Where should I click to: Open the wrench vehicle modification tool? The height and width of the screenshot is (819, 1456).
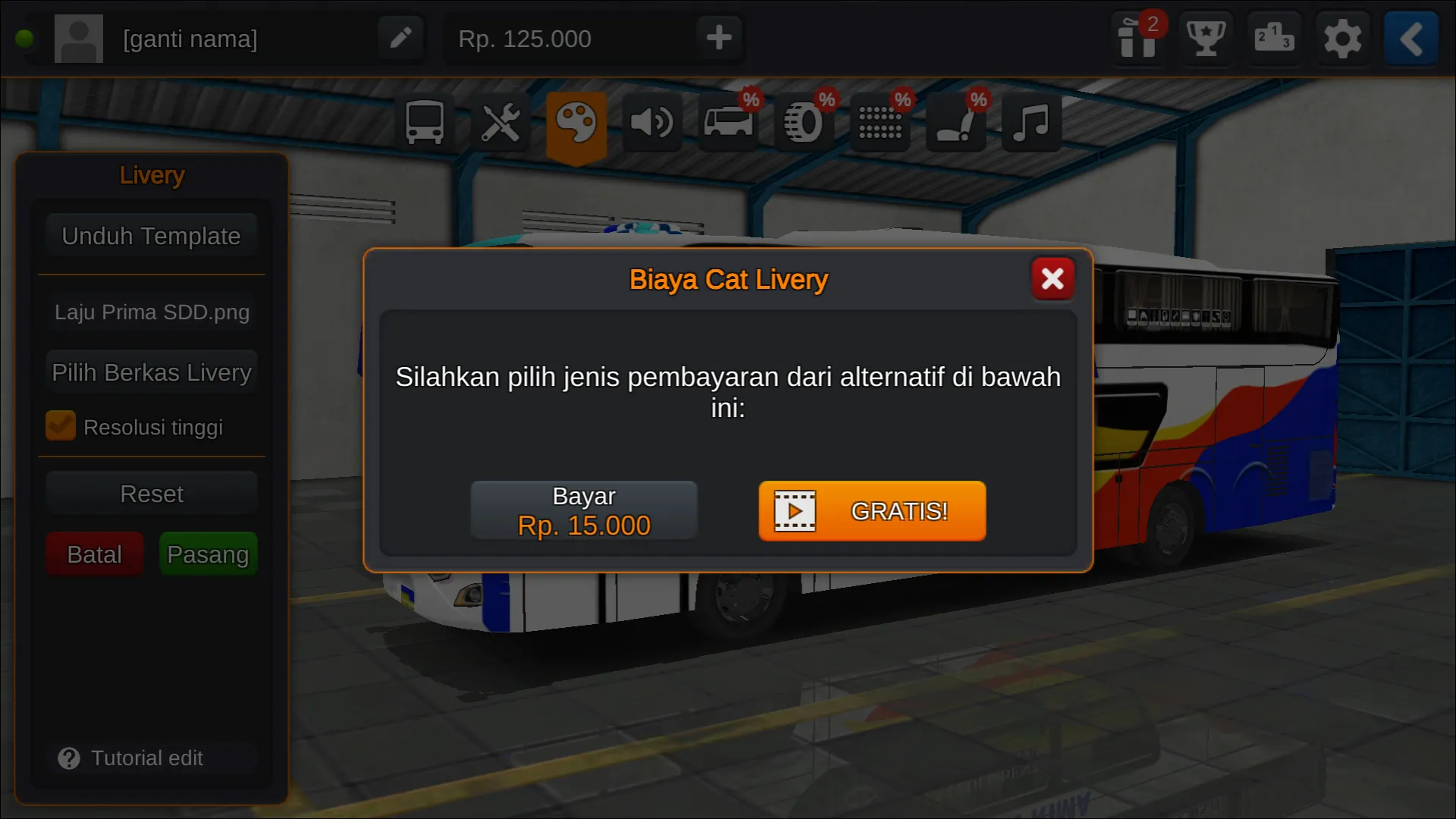500,121
